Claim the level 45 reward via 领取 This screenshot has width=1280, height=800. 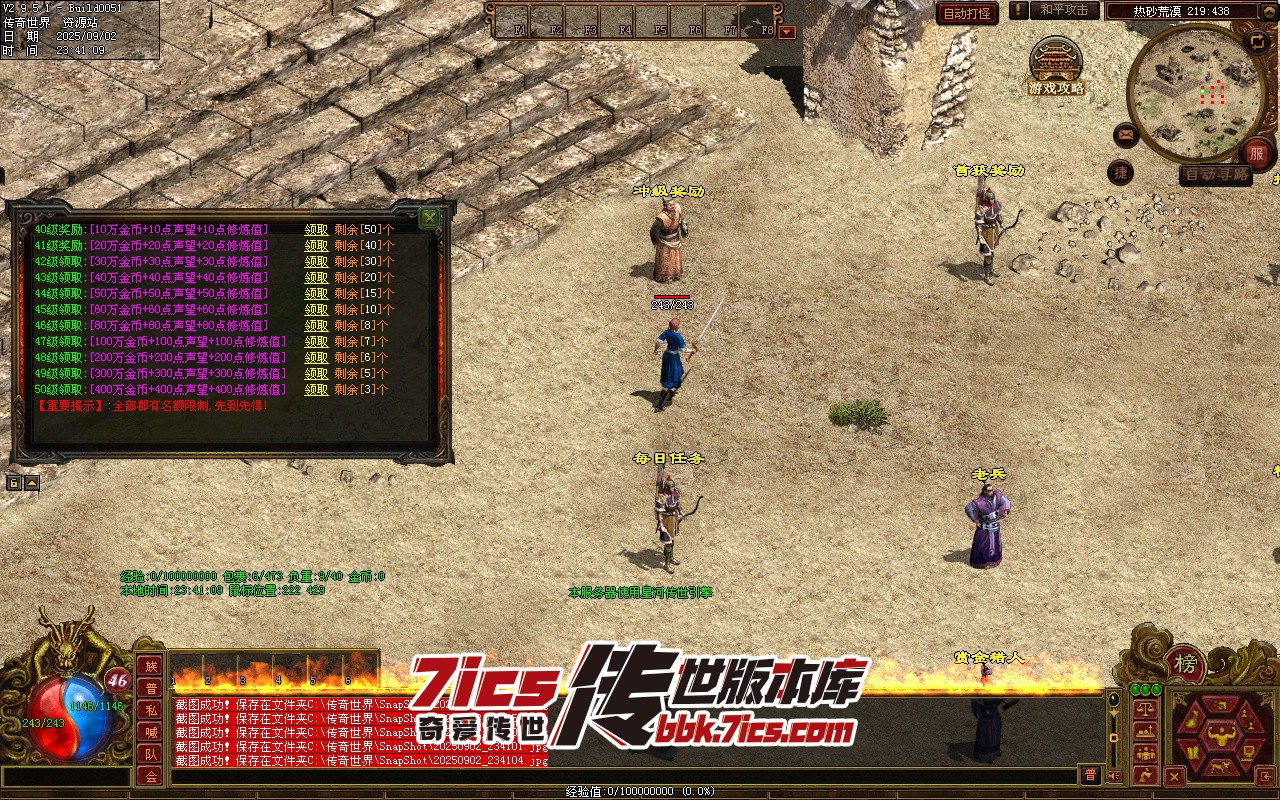click(316, 309)
